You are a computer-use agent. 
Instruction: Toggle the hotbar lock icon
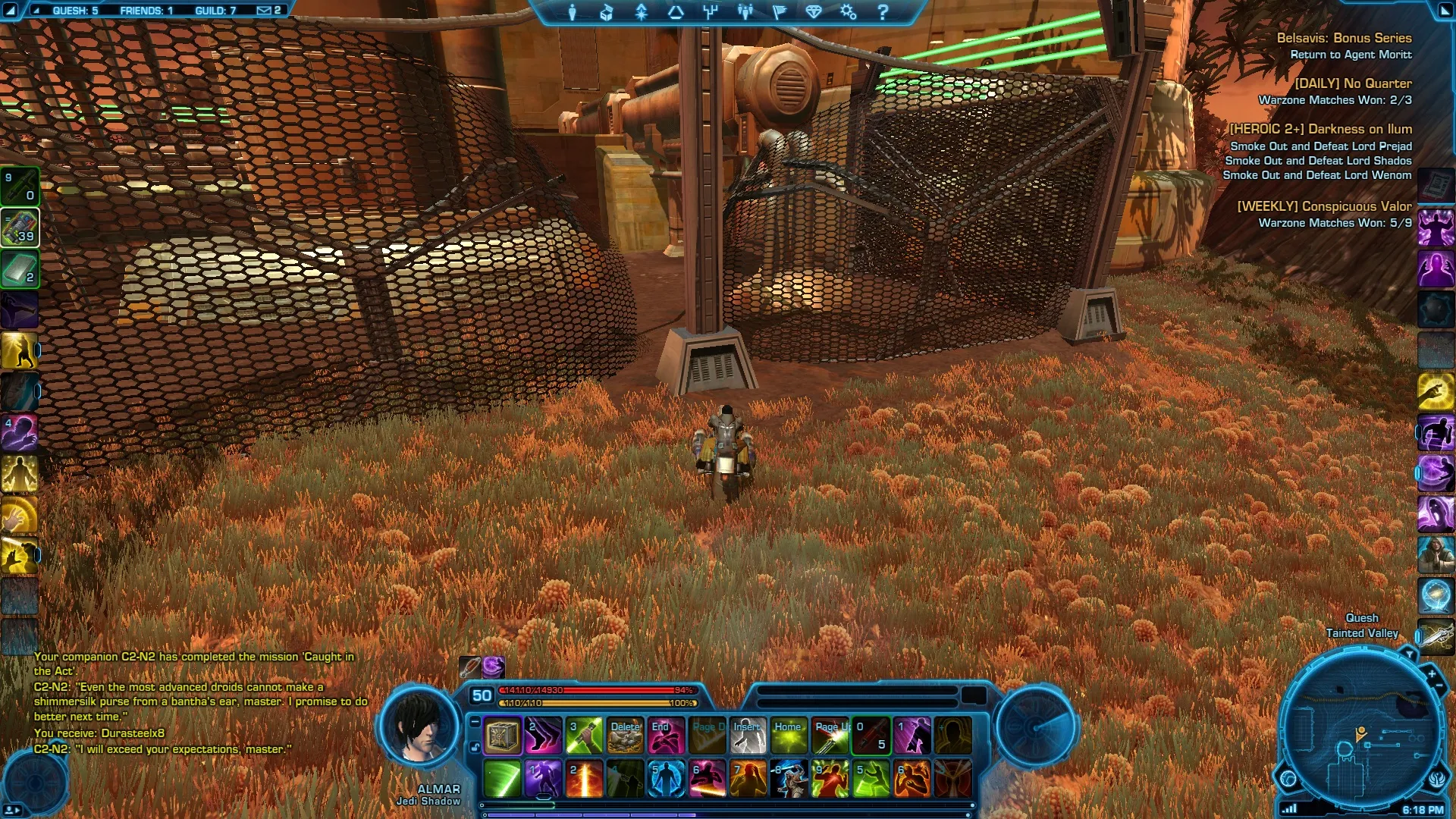(475, 748)
